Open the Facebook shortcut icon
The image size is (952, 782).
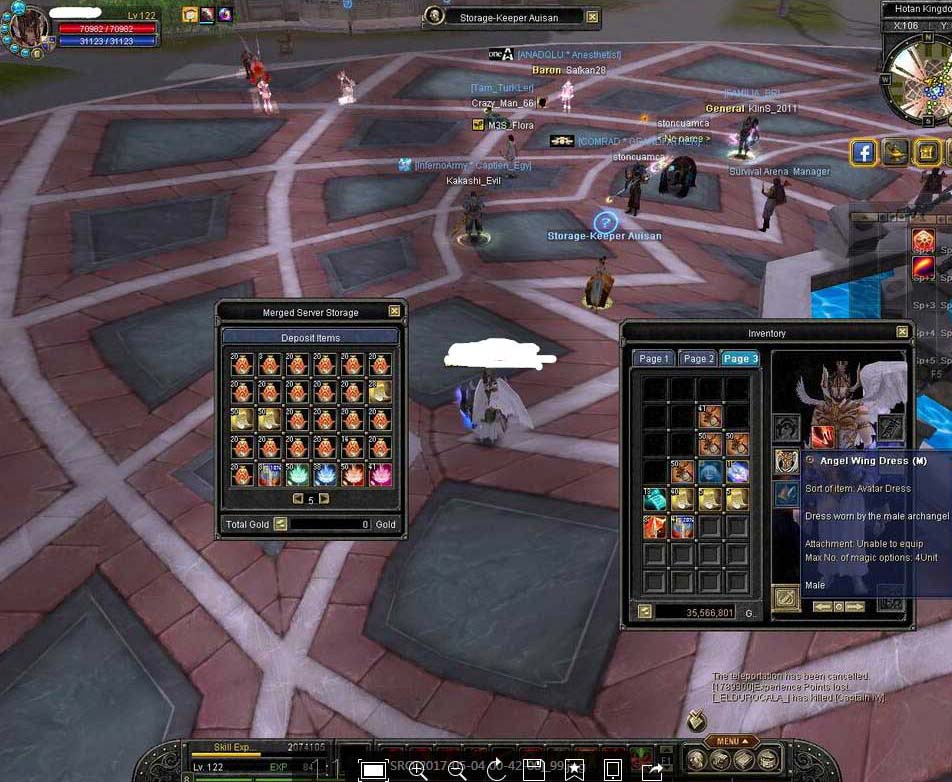(864, 152)
